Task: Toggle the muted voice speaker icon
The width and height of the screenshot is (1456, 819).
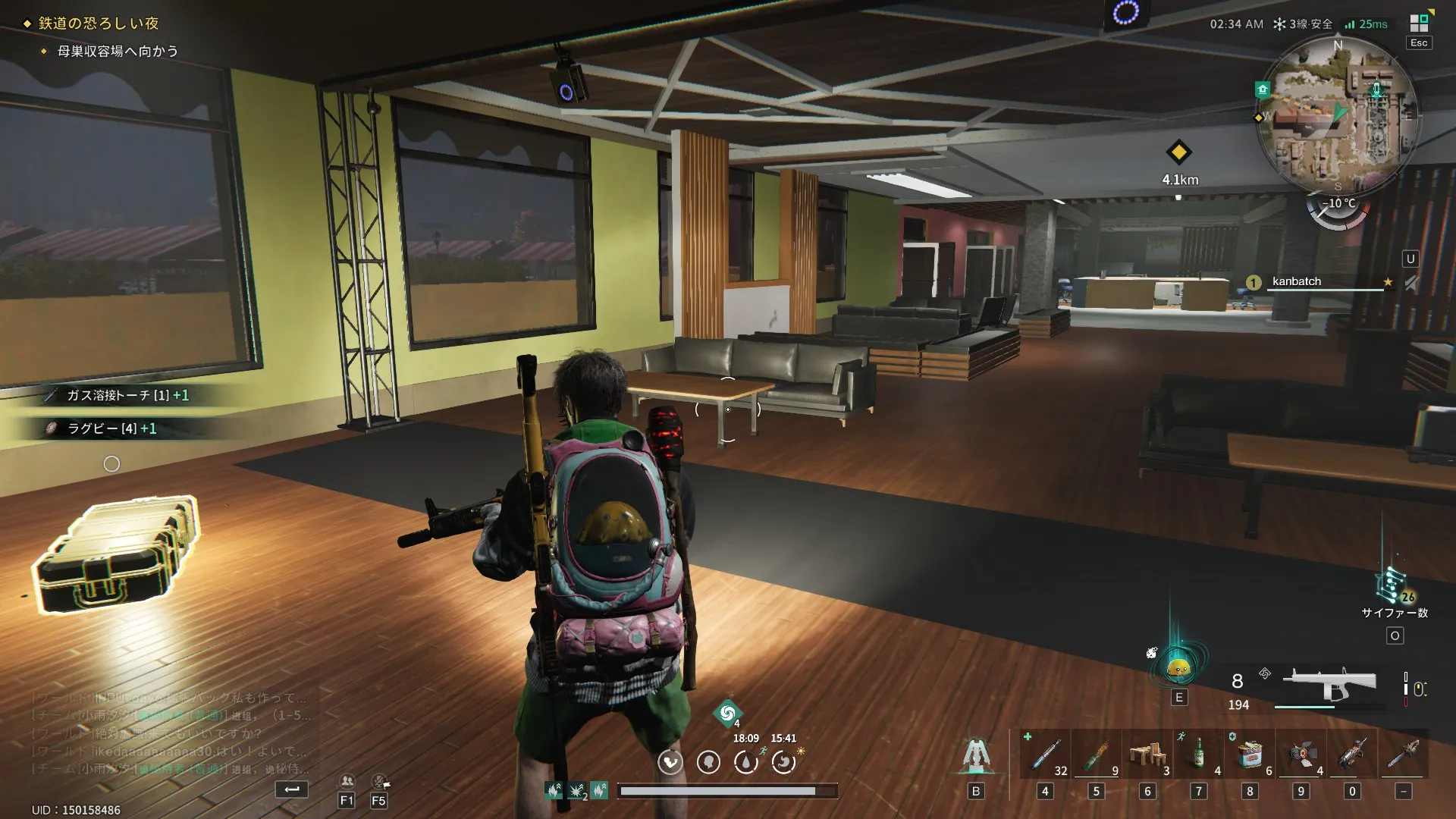Action: (x=1410, y=283)
